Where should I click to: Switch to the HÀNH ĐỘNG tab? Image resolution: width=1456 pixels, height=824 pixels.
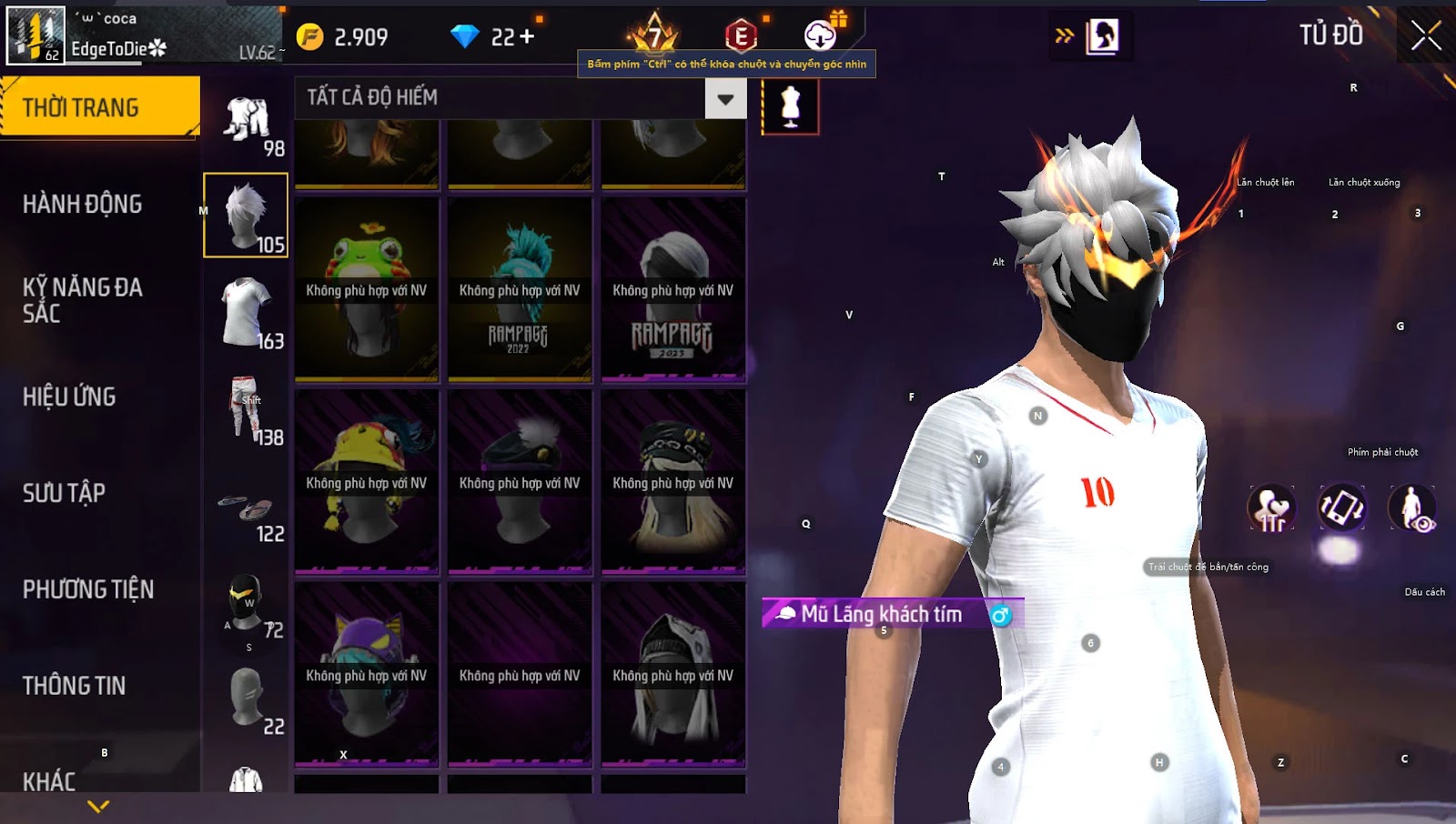(83, 204)
